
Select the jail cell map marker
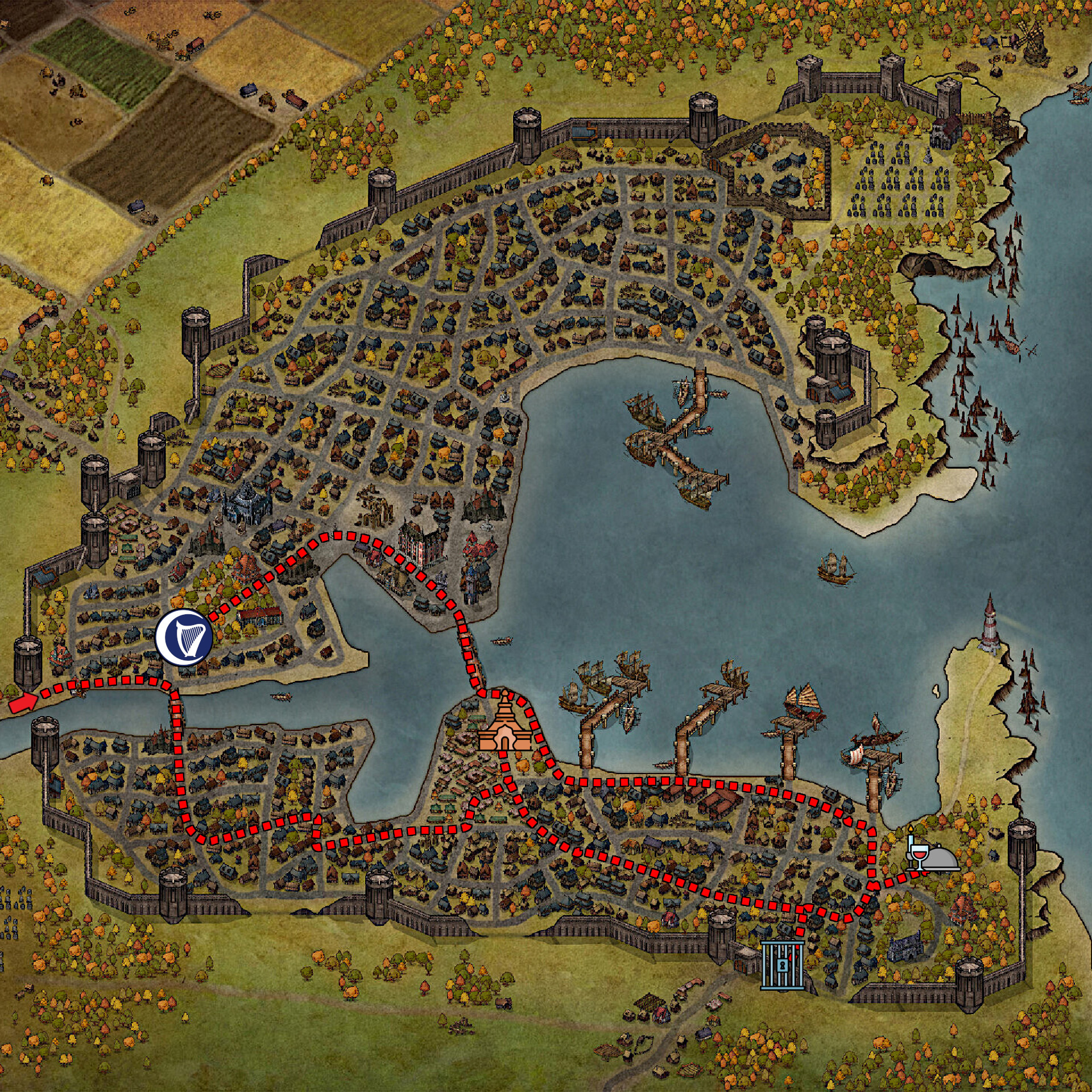pyautogui.click(x=783, y=965)
